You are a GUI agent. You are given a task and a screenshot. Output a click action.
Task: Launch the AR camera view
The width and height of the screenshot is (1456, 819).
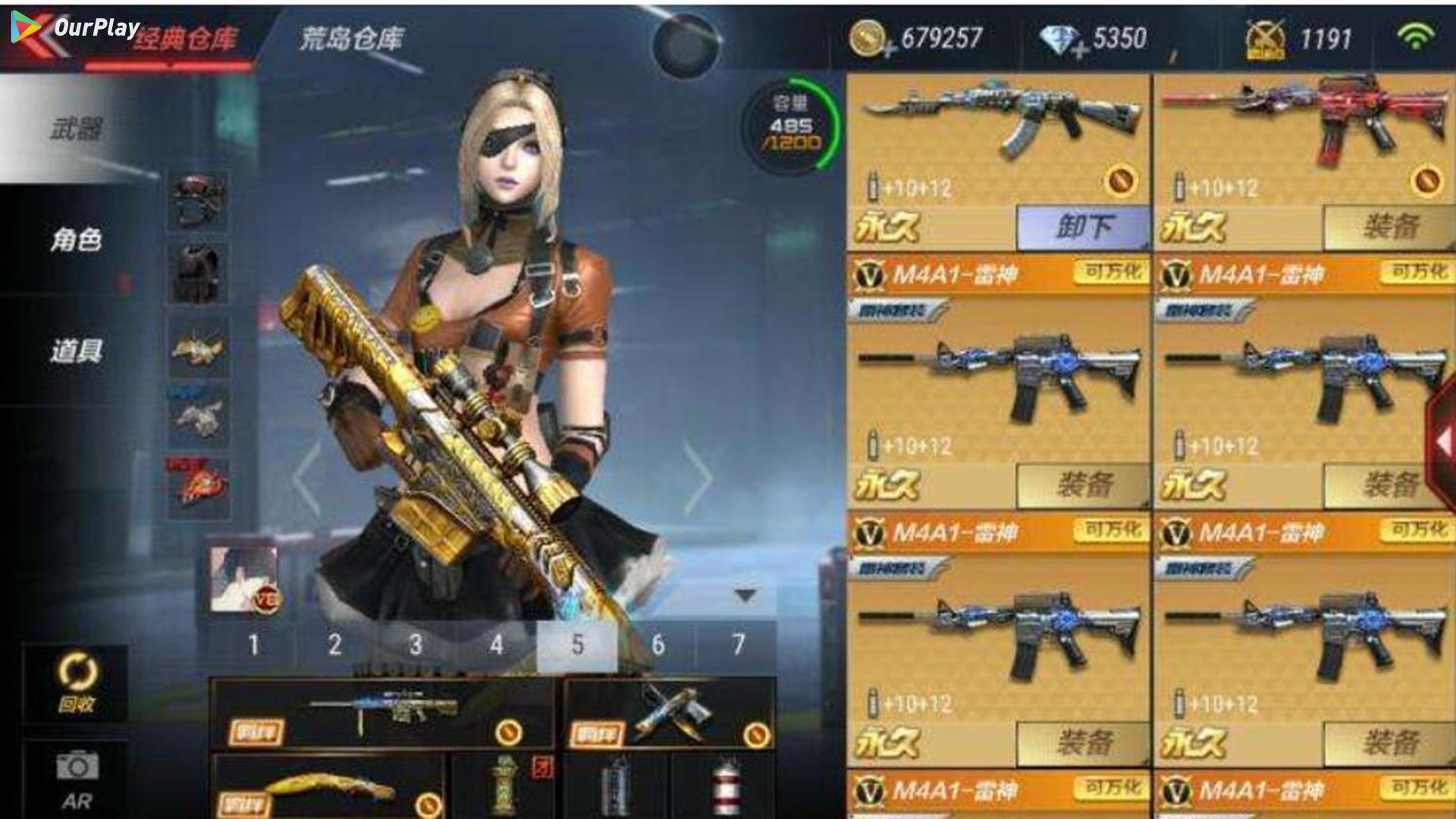point(77,778)
